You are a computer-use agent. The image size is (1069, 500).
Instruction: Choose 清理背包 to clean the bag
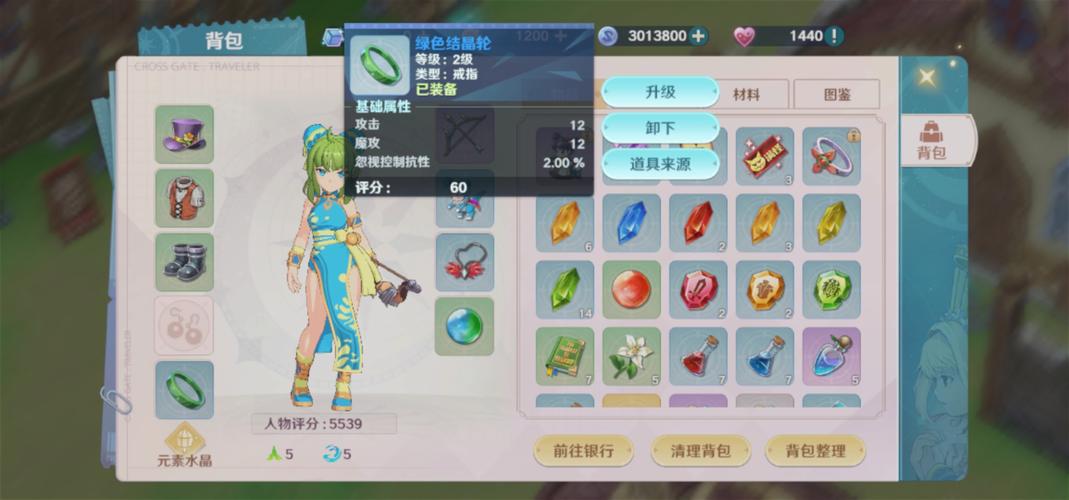700,450
